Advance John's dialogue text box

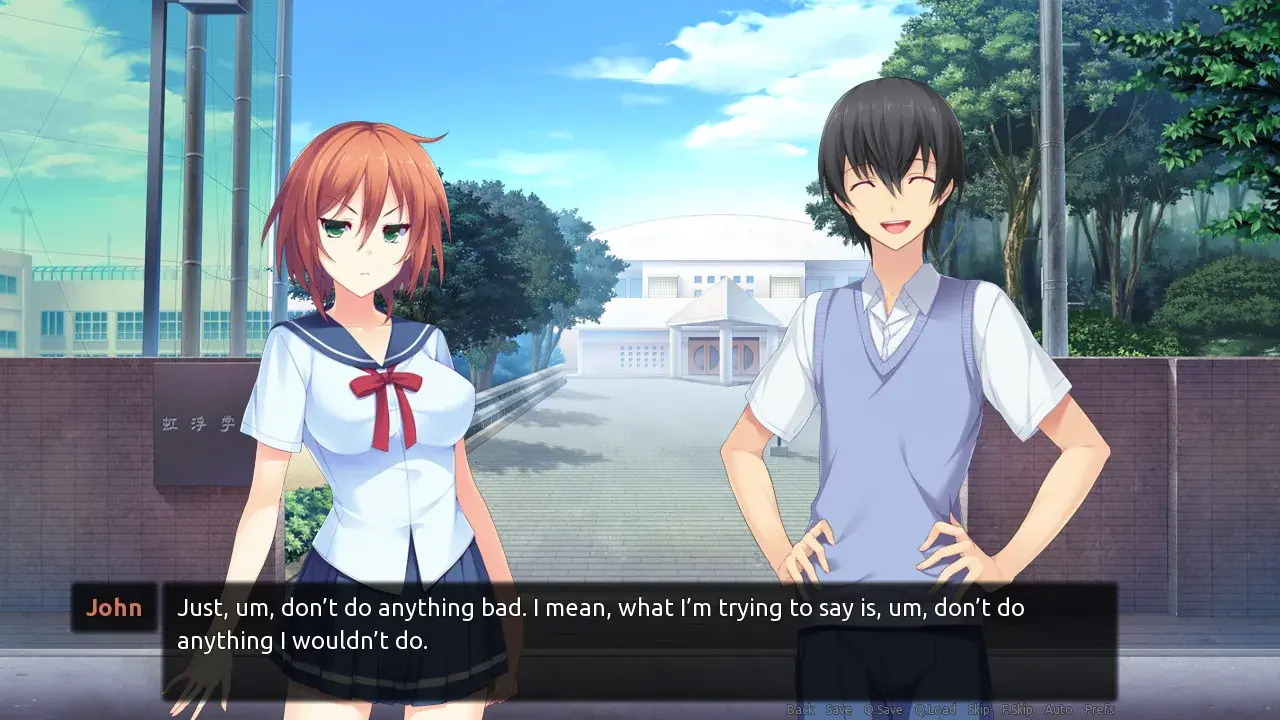coord(640,640)
